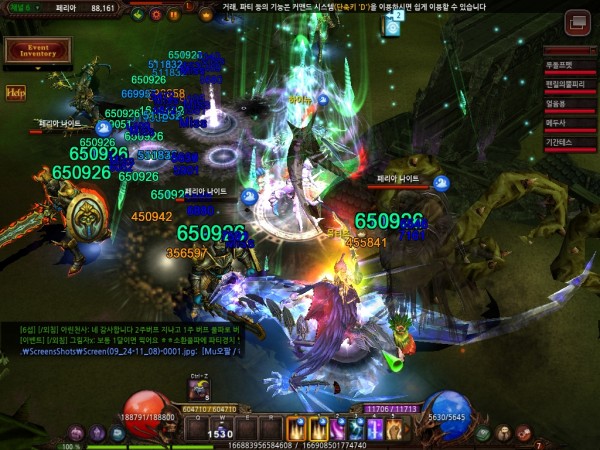Click the overlapping-windows button in the top-right corner
Screen dimensions: 600x450
click(577, 22)
